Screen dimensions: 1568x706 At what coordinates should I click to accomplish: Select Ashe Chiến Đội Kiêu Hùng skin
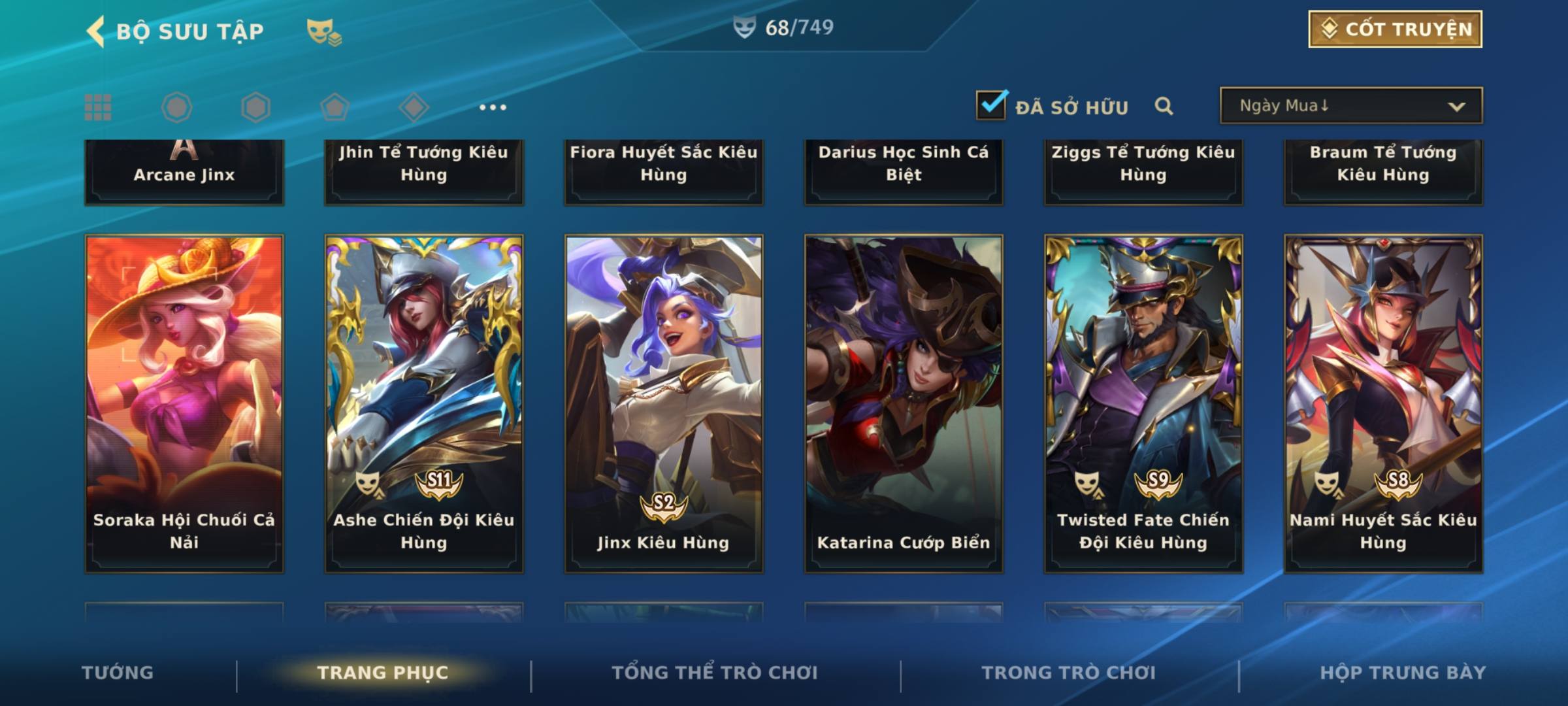pos(424,403)
